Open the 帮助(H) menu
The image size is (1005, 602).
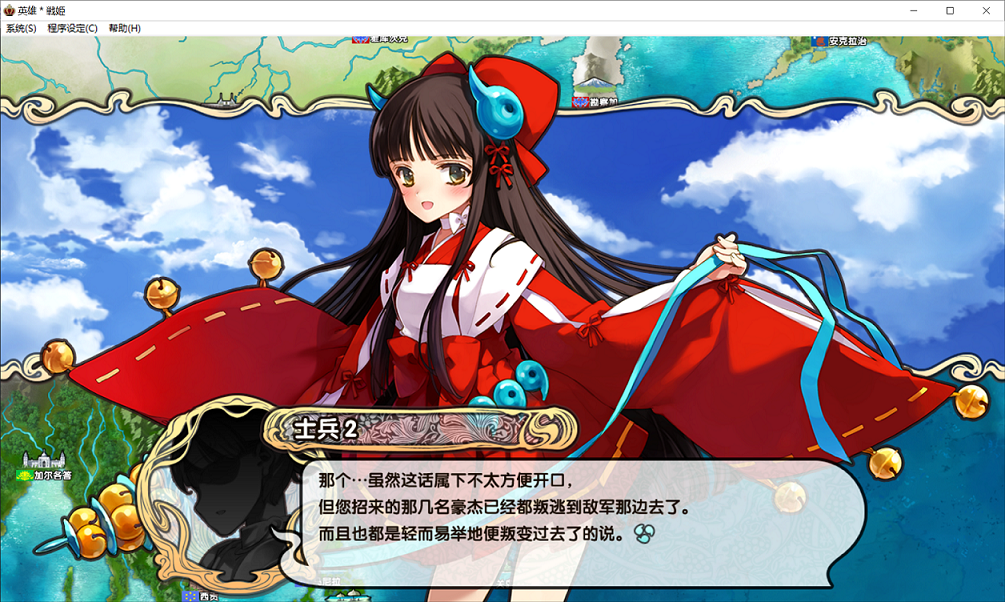124,28
